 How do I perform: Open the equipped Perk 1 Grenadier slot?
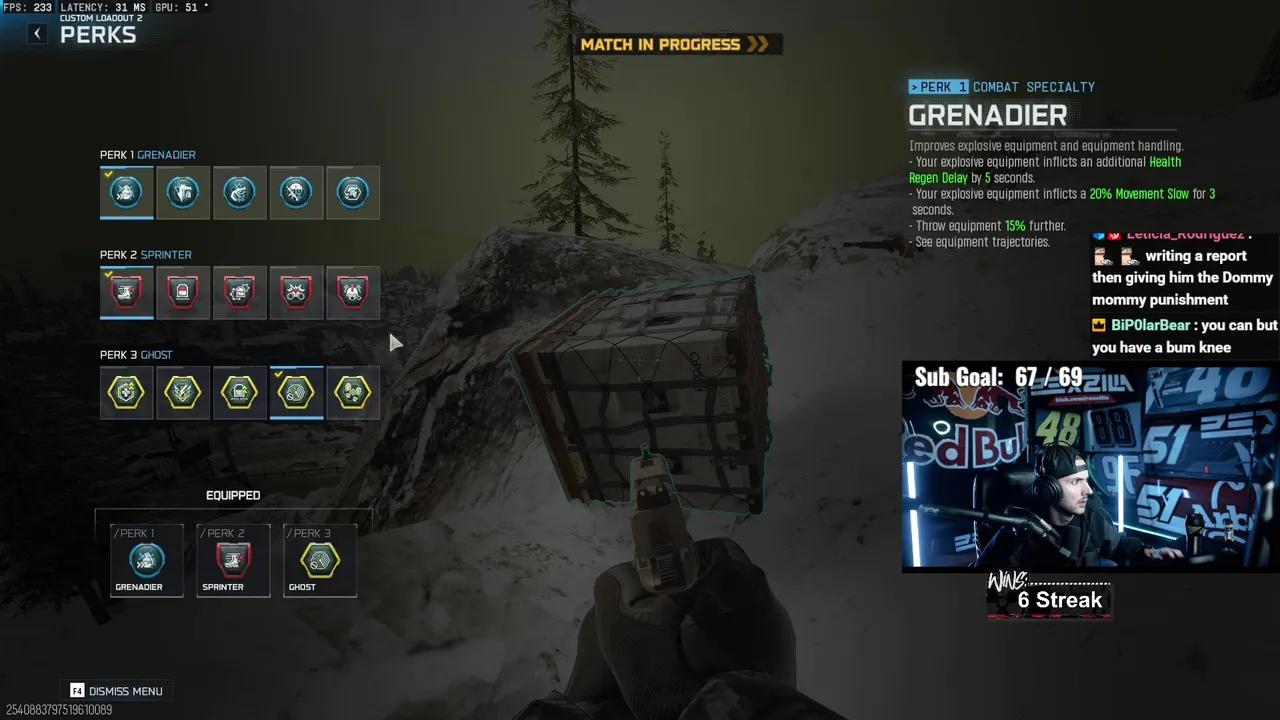pyautogui.click(x=147, y=561)
